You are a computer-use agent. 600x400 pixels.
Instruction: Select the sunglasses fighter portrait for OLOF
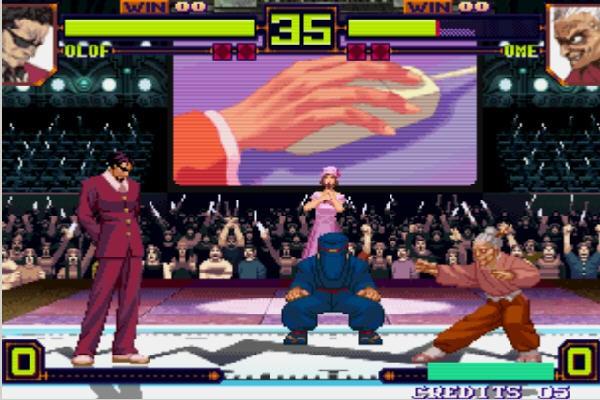[27, 42]
